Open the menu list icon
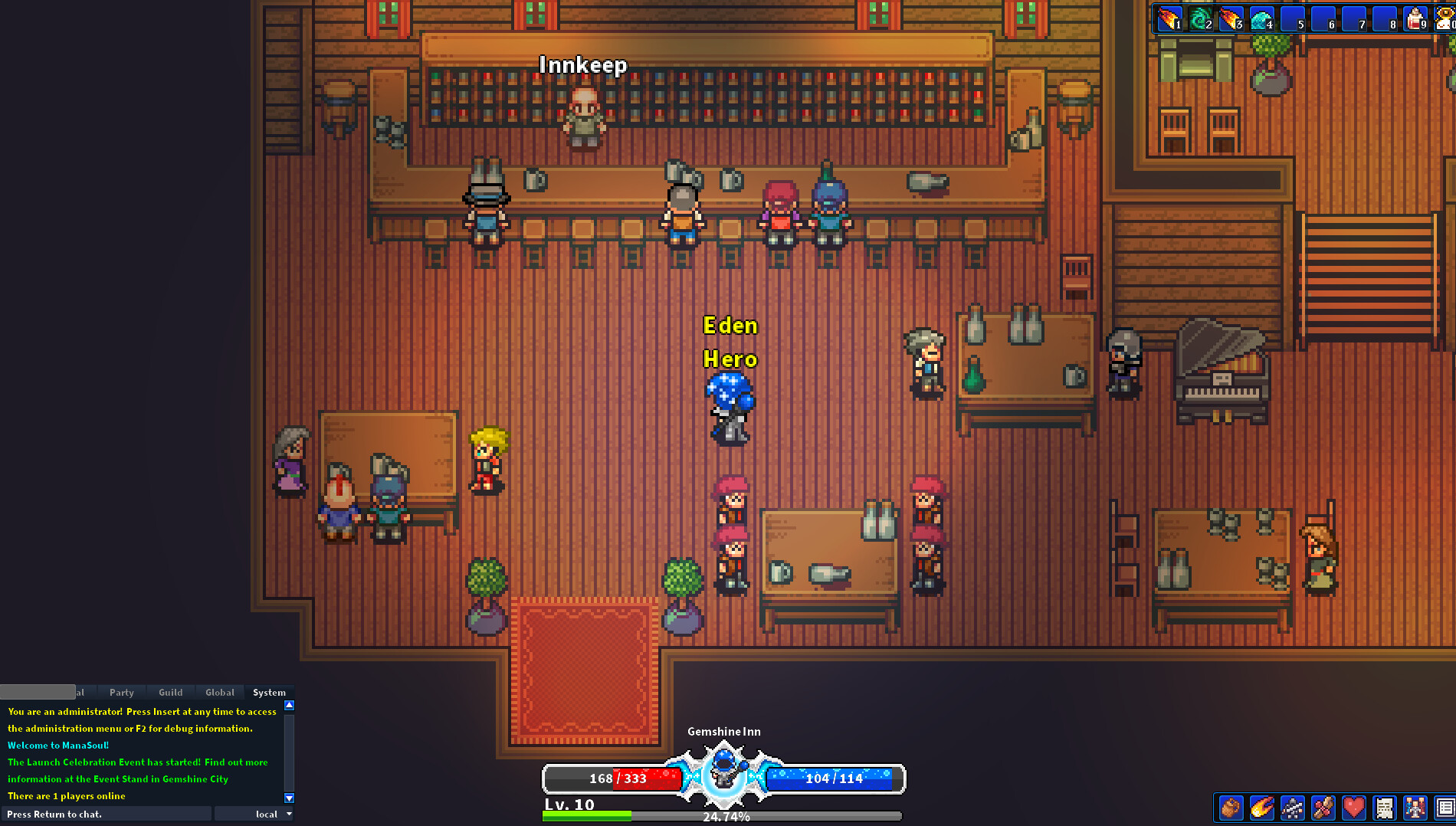This screenshot has height=826, width=1456. [x=1445, y=808]
